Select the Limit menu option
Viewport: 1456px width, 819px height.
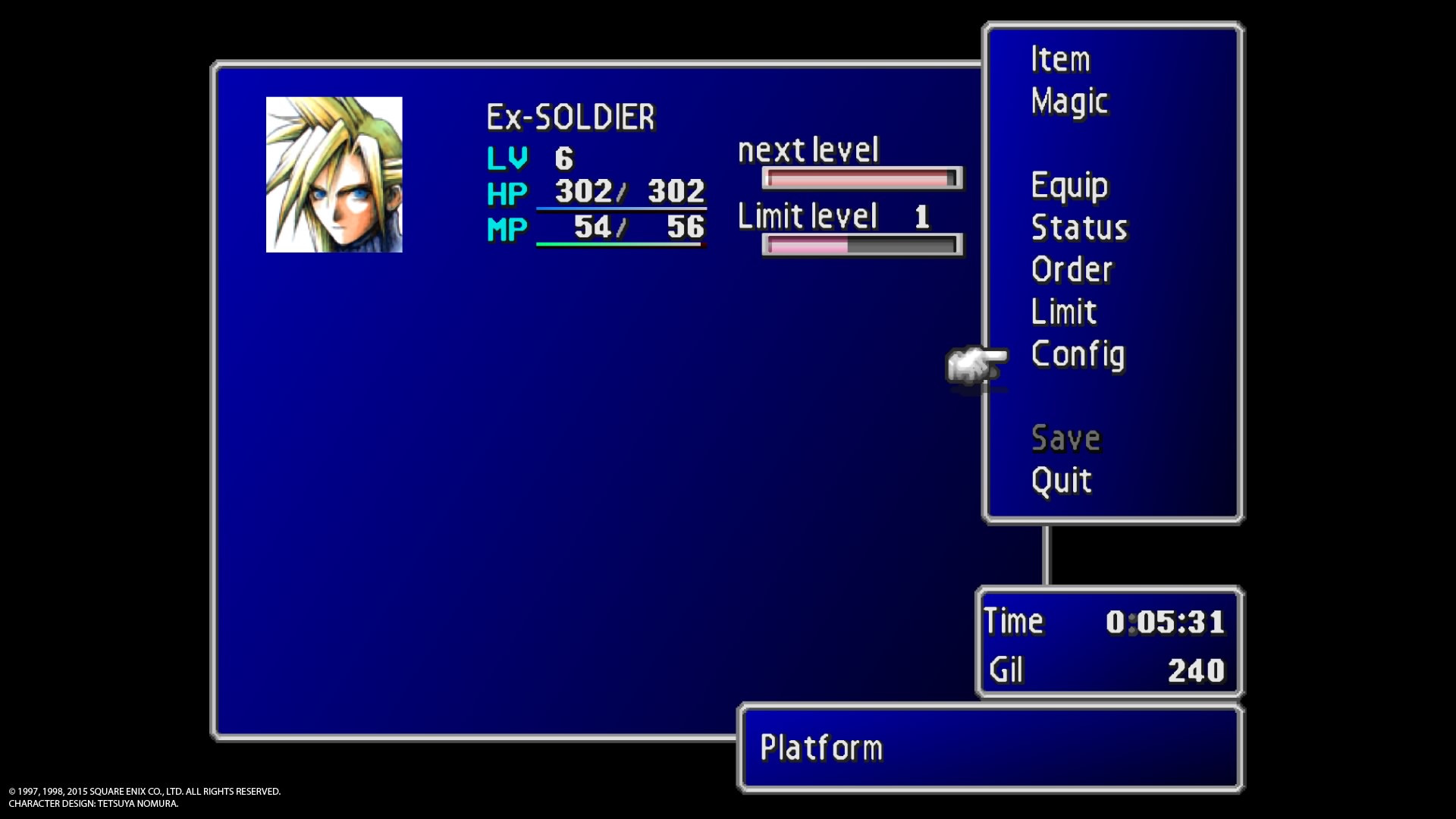[1064, 312]
